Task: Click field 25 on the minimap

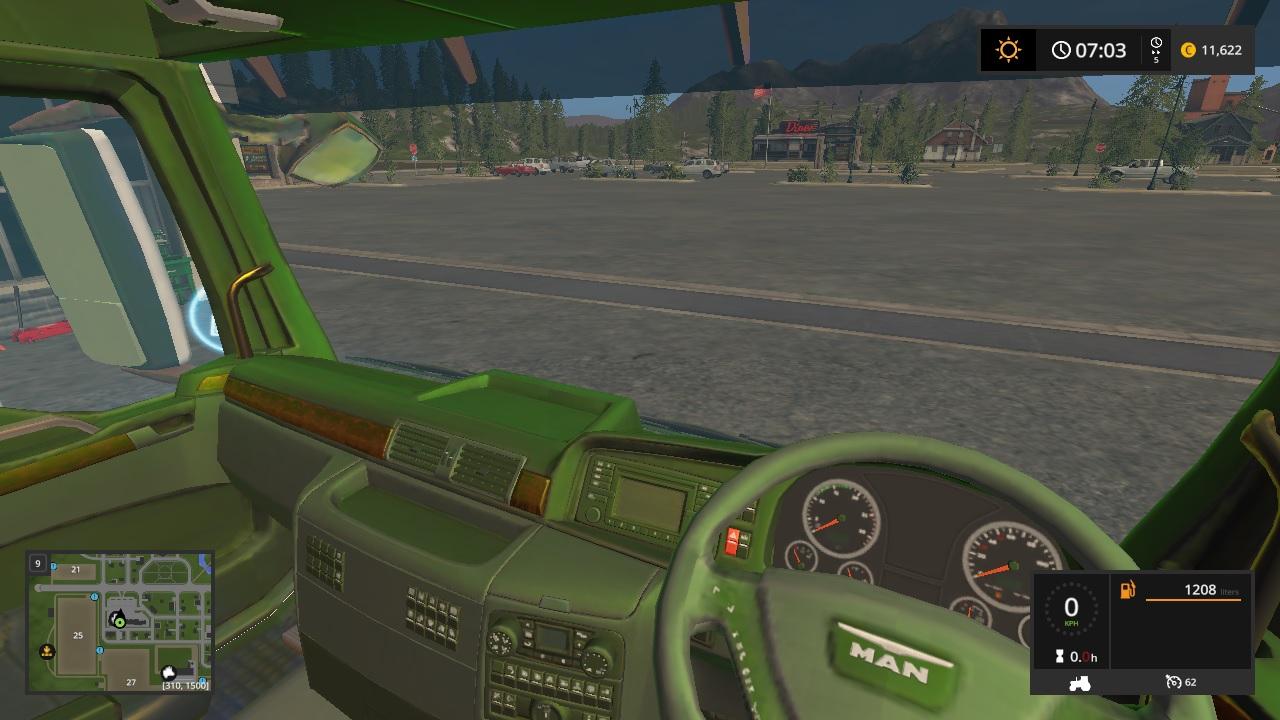Action: (77, 636)
